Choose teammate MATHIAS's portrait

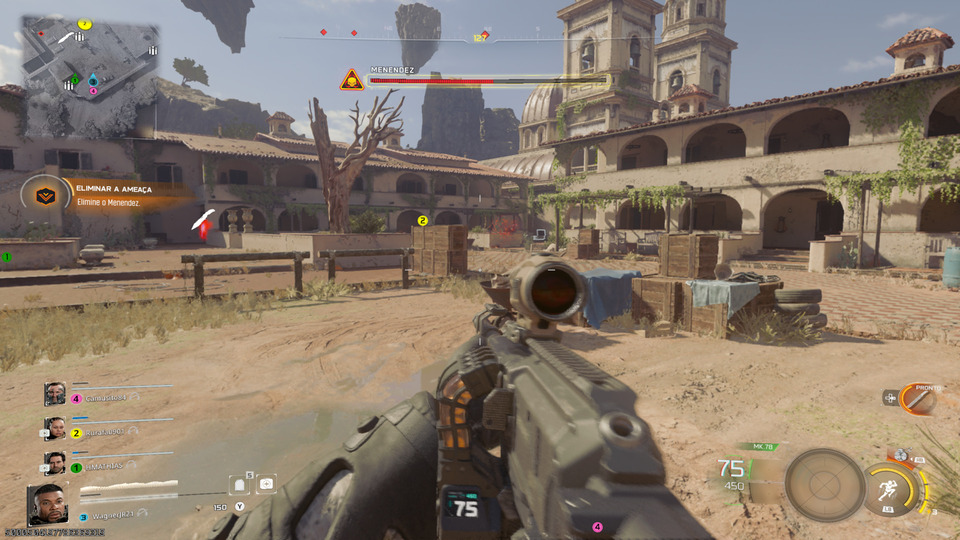tap(55, 463)
